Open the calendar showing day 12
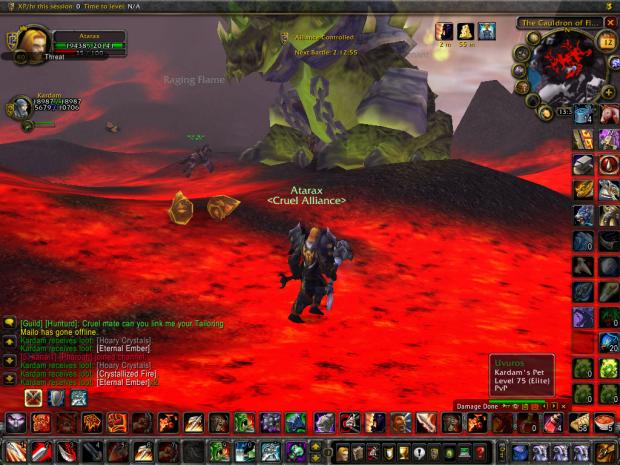This screenshot has height=465, width=620. click(606, 42)
